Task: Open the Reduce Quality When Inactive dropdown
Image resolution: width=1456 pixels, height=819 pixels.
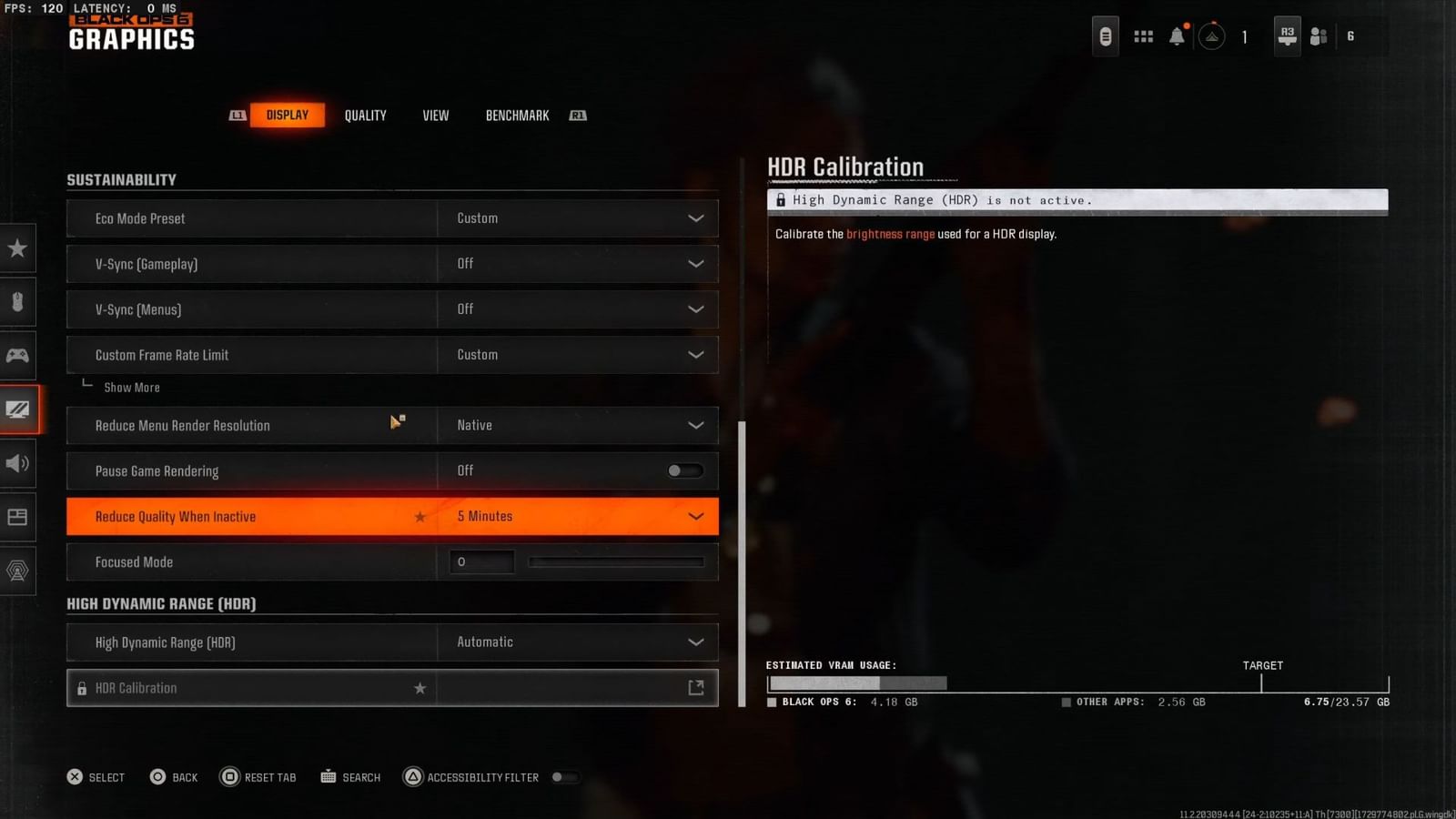Action: 695,516
